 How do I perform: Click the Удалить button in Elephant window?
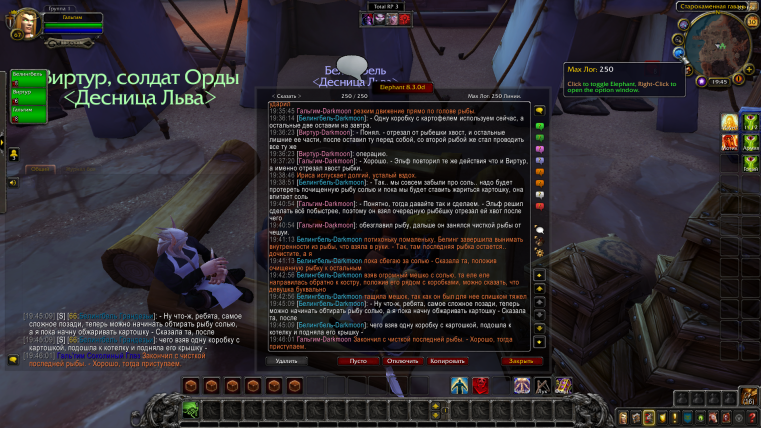(x=286, y=360)
